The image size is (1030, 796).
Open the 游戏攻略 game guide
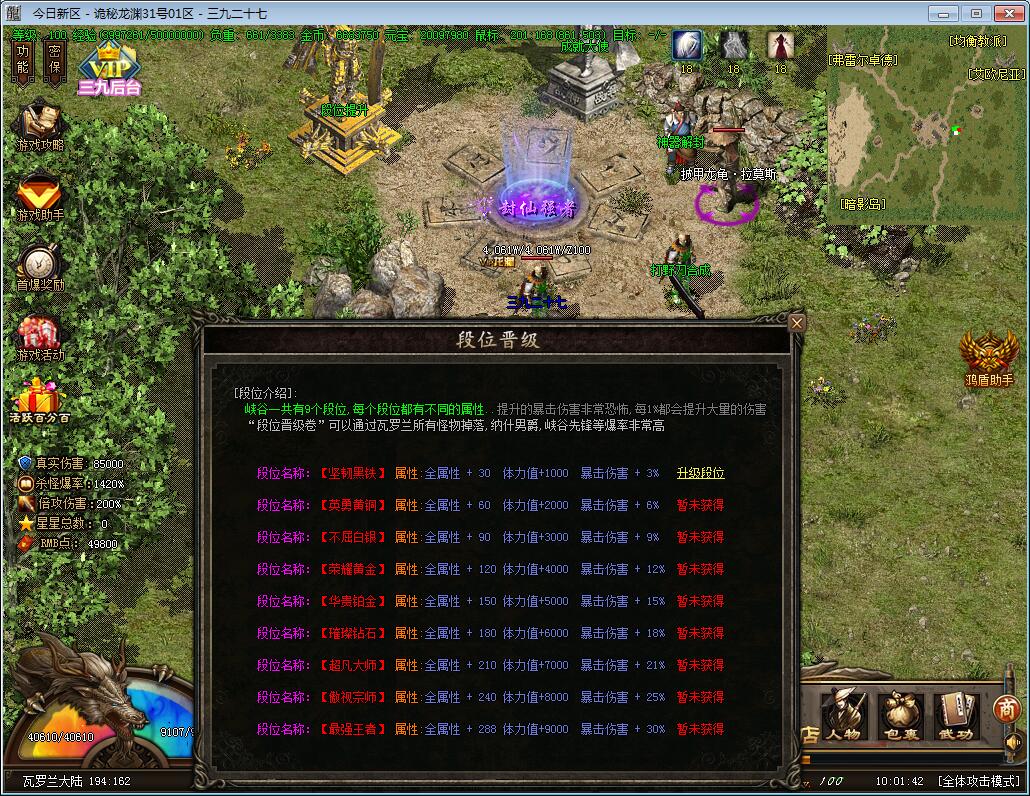coord(39,127)
